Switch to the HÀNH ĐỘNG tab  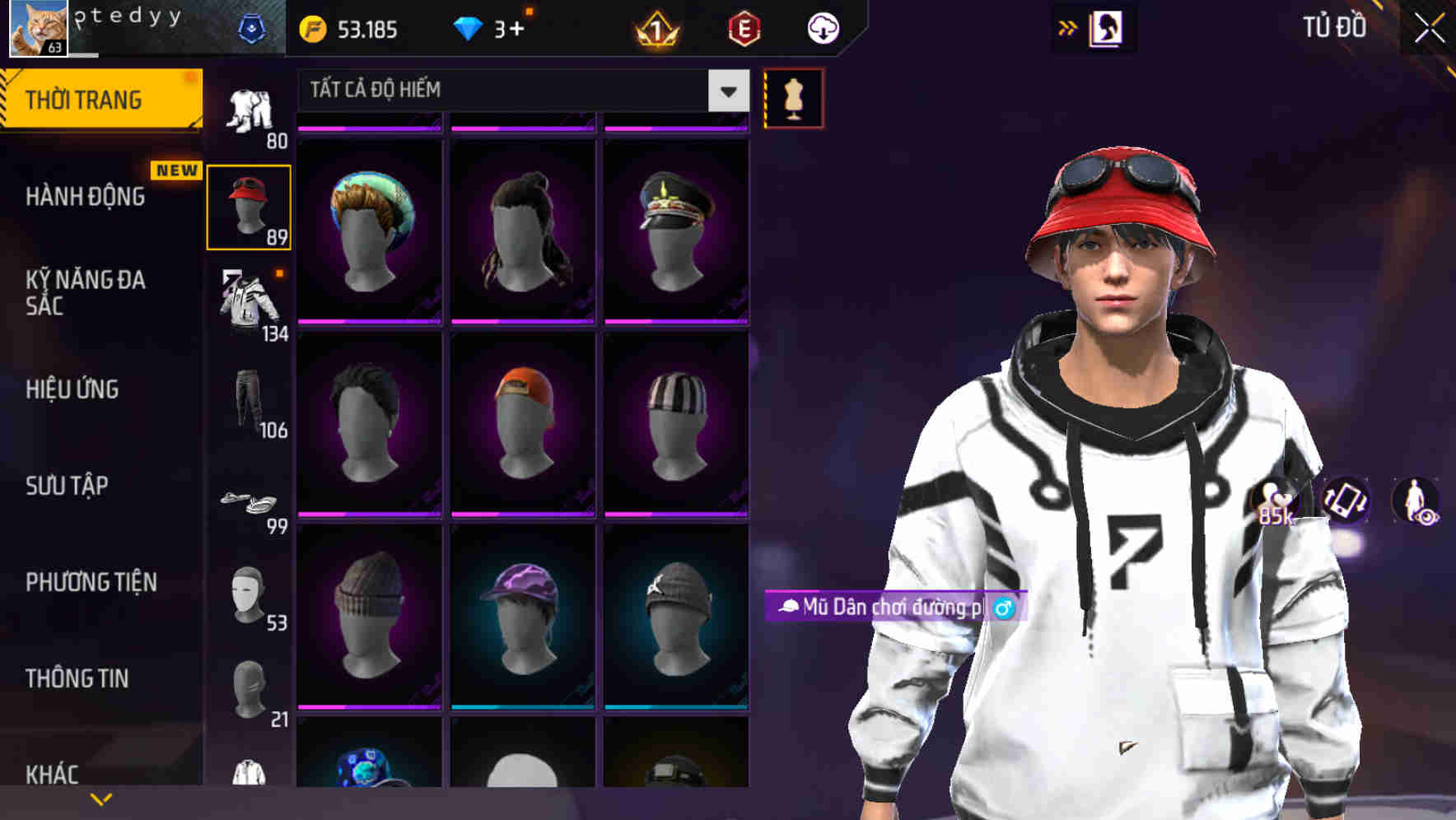[x=85, y=197]
